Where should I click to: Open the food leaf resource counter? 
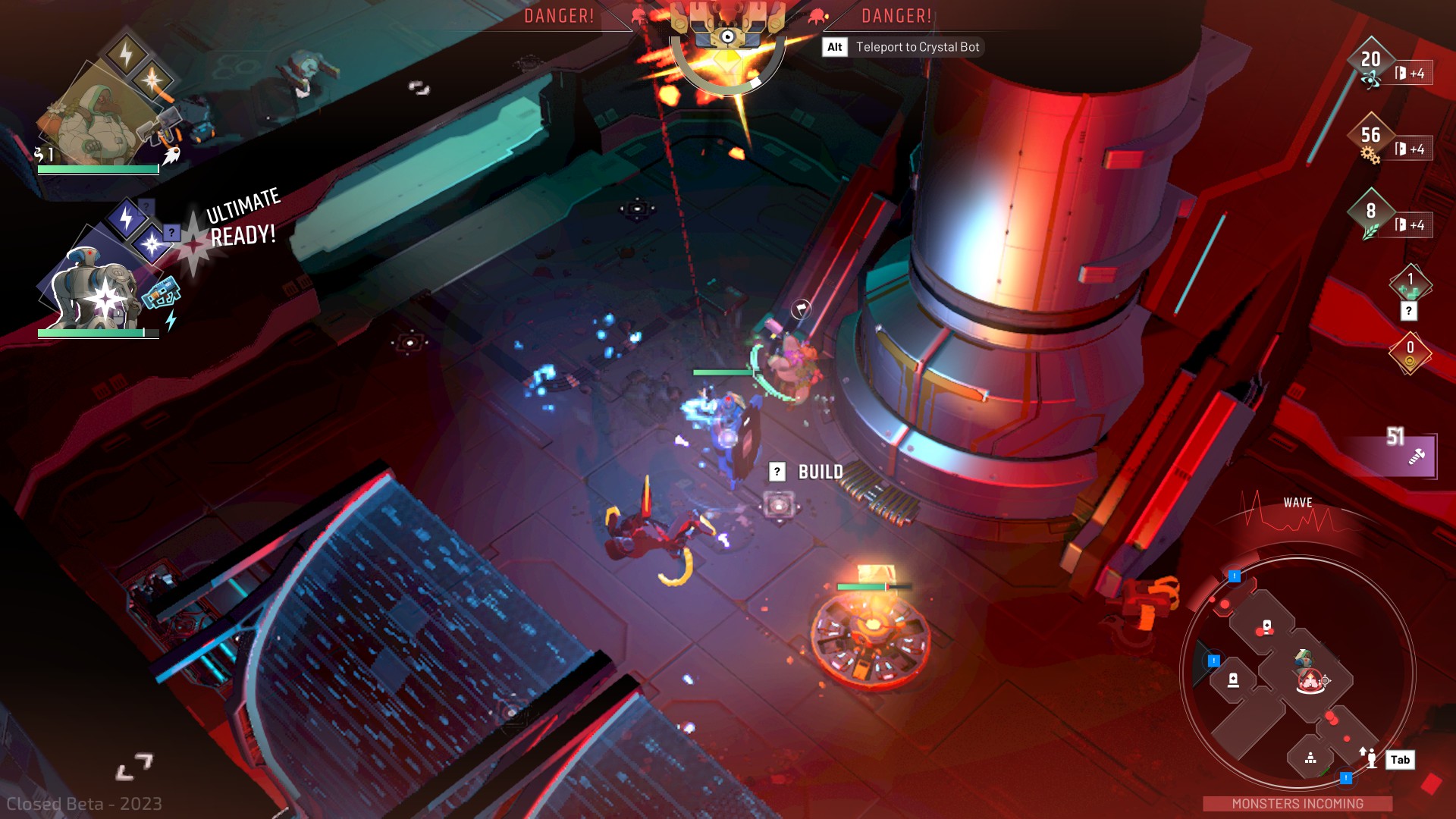pos(1370,215)
